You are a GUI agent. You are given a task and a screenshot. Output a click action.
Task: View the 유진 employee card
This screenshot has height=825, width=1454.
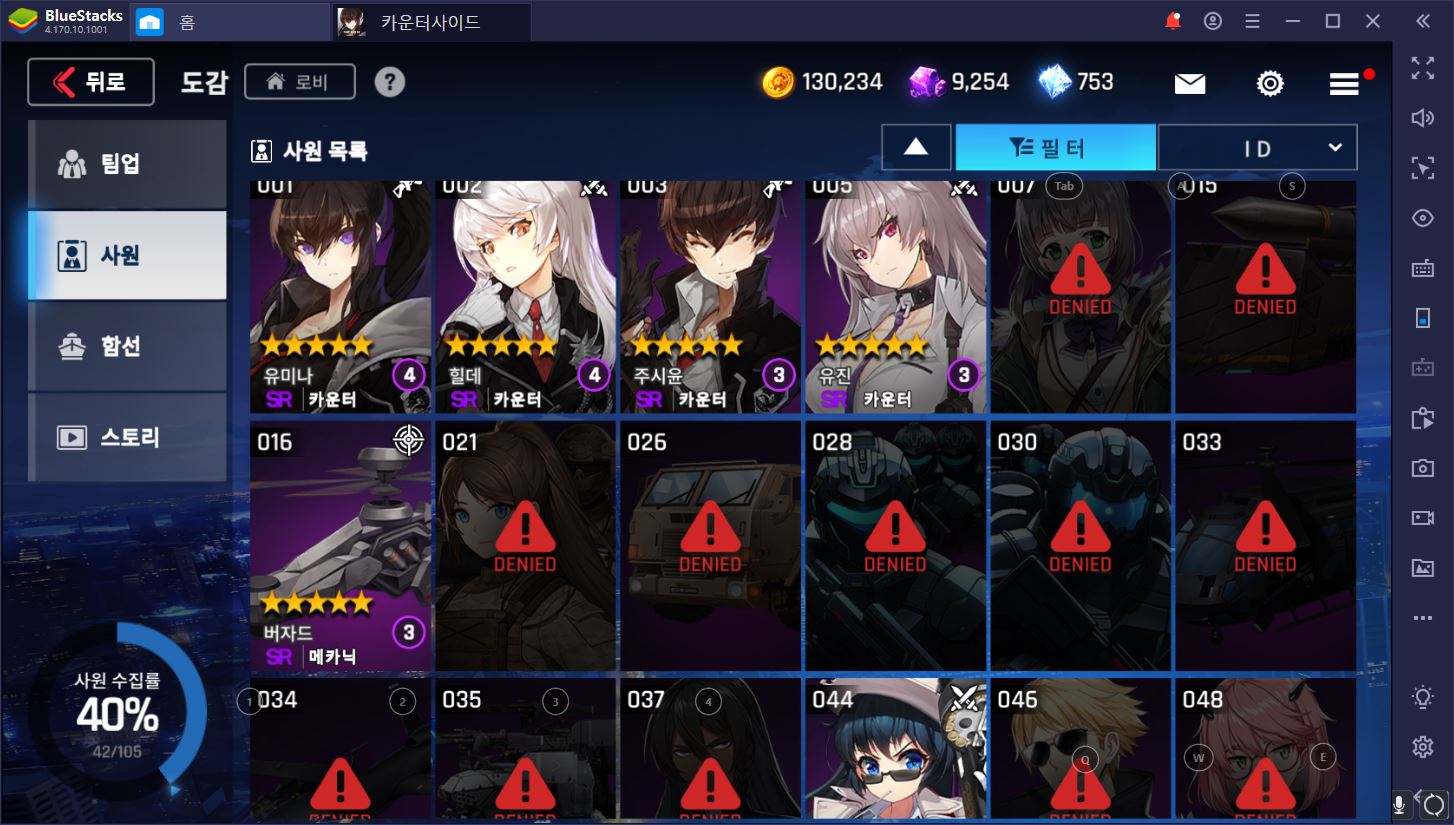pos(895,297)
